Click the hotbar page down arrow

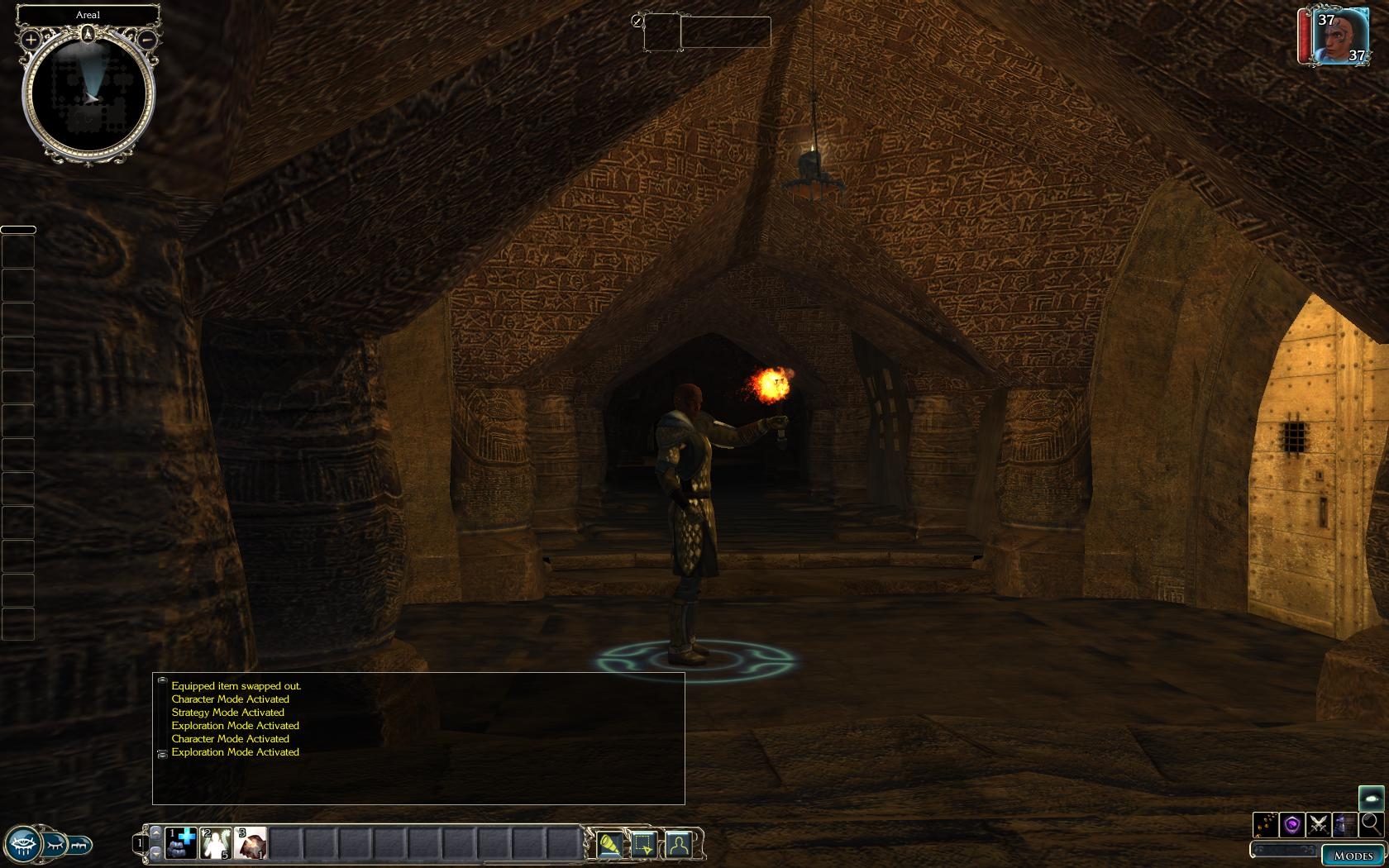point(156,854)
